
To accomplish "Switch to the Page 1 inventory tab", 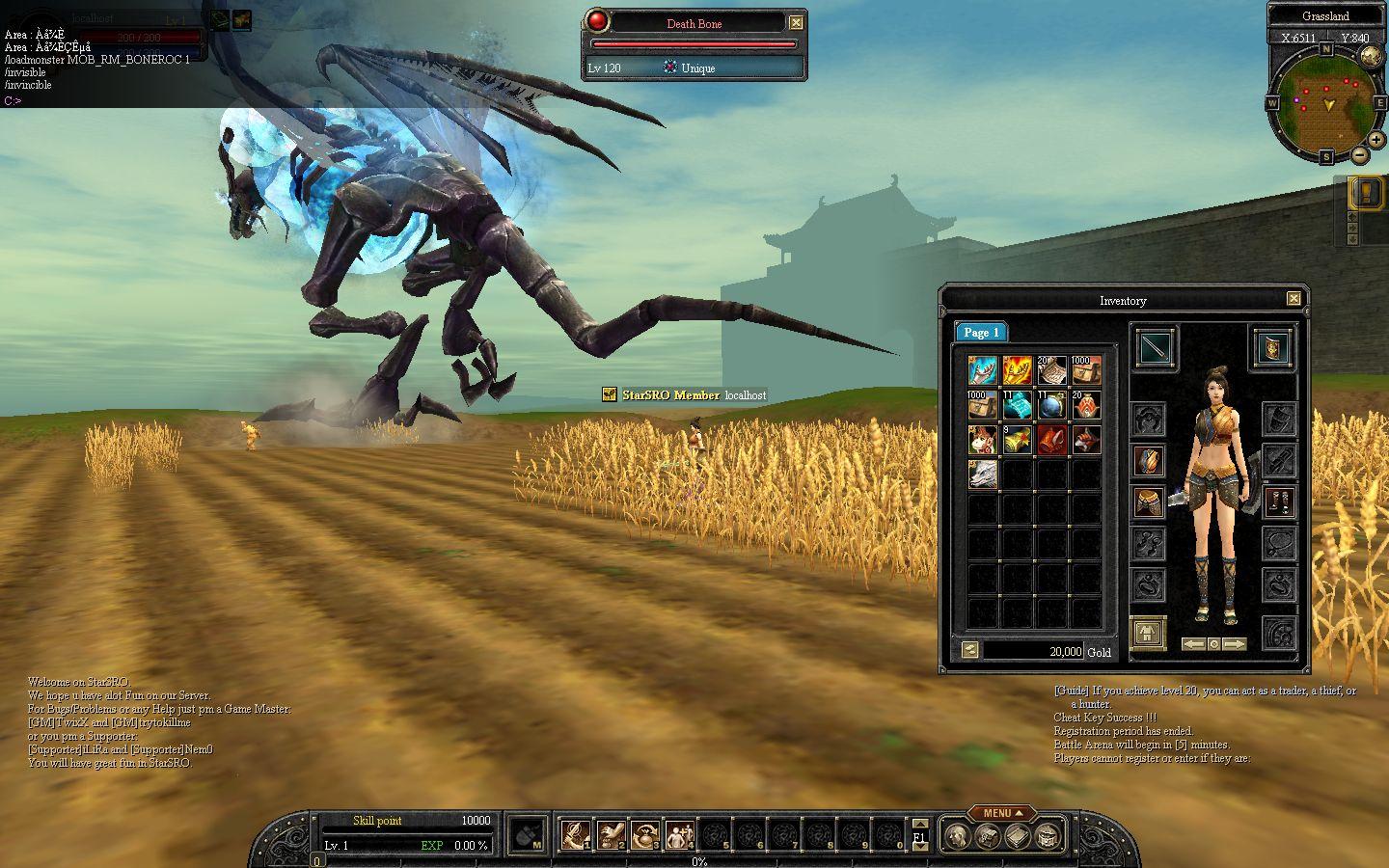I will (x=981, y=332).
